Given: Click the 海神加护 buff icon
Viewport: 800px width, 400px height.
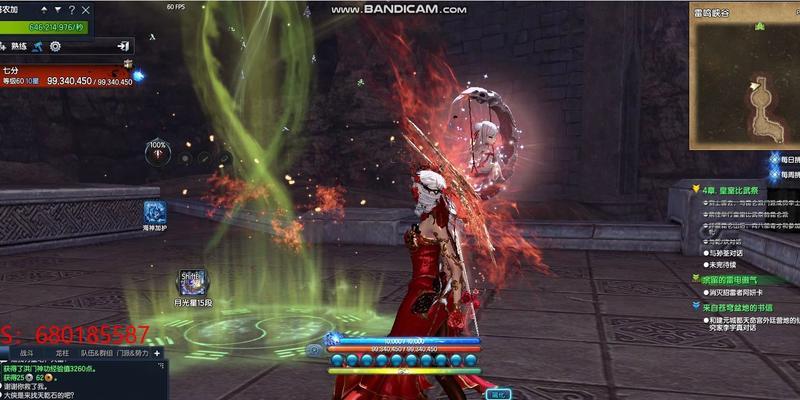Looking at the screenshot, I should [155, 212].
